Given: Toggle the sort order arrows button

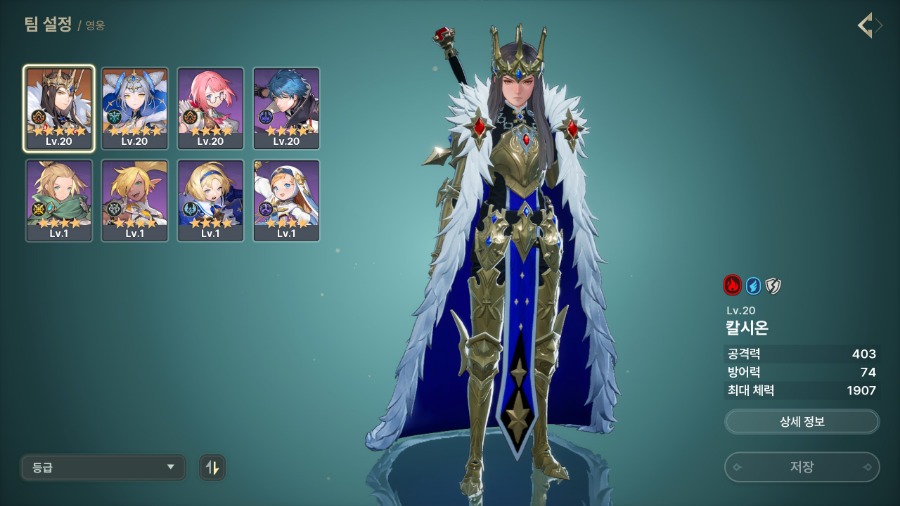Looking at the screenshot, I should pos(212,467).
